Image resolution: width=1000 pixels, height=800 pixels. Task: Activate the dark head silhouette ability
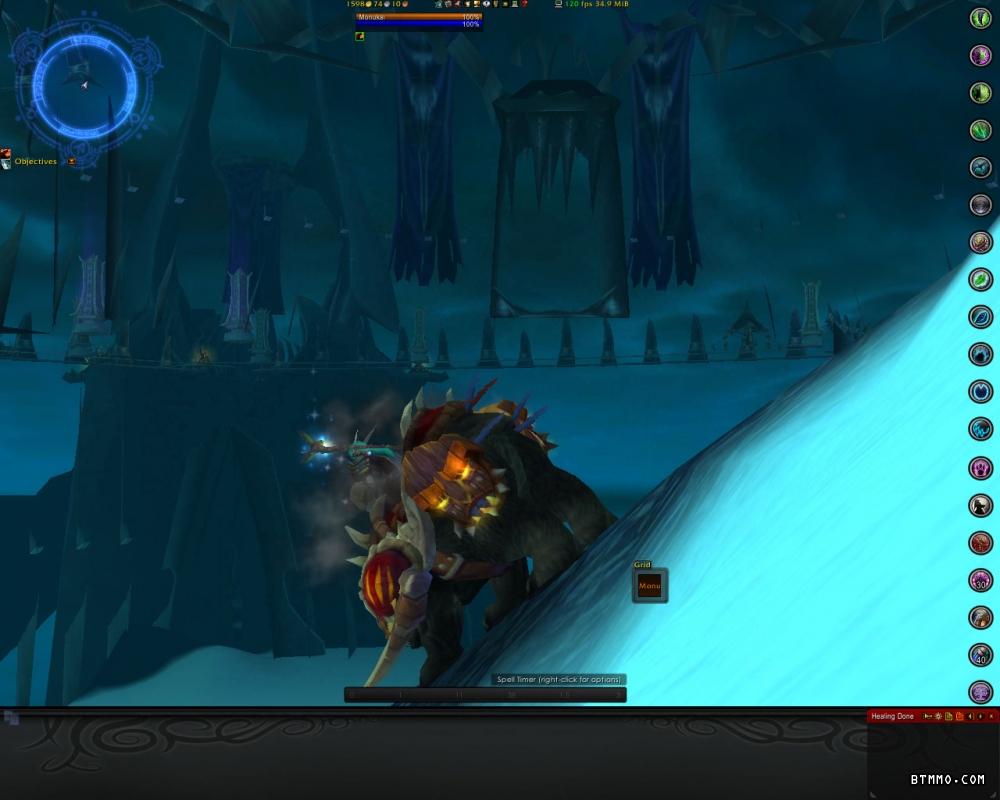(980, 504)
